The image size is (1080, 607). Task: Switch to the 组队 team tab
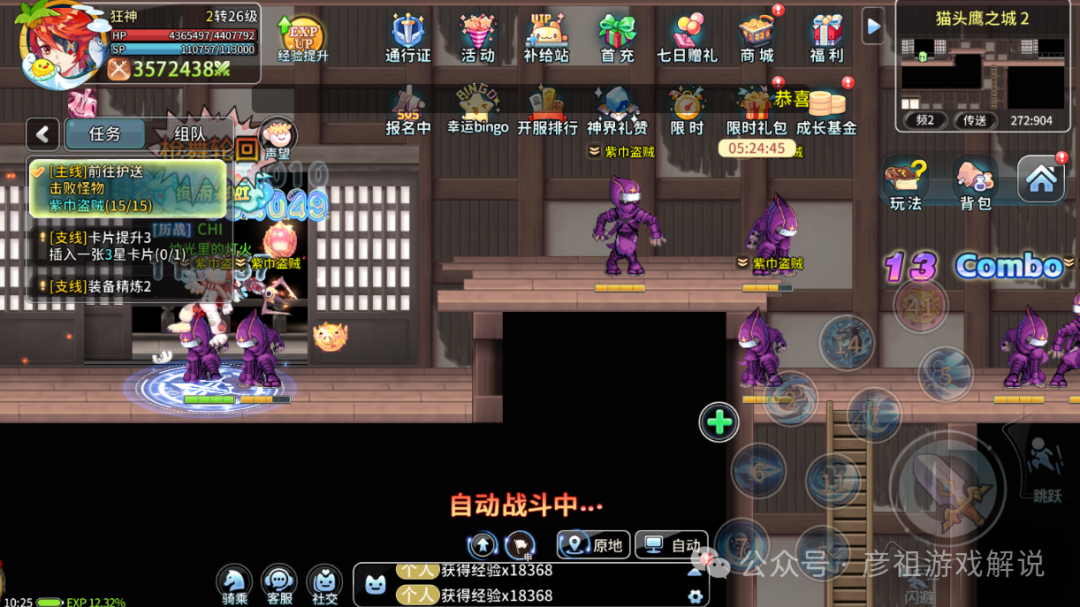point(190,134)
